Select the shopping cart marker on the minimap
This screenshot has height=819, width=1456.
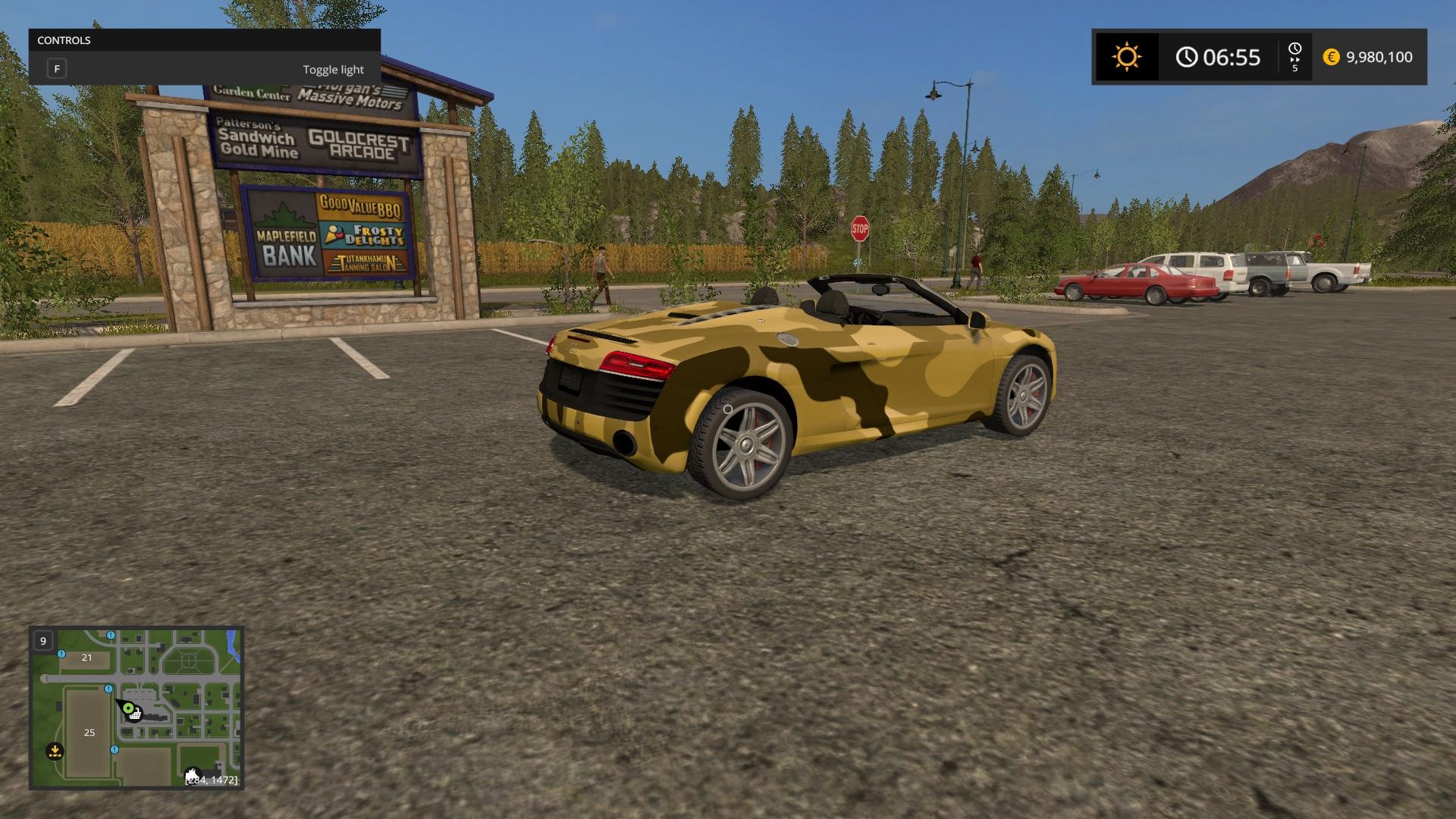click(134, 715)
